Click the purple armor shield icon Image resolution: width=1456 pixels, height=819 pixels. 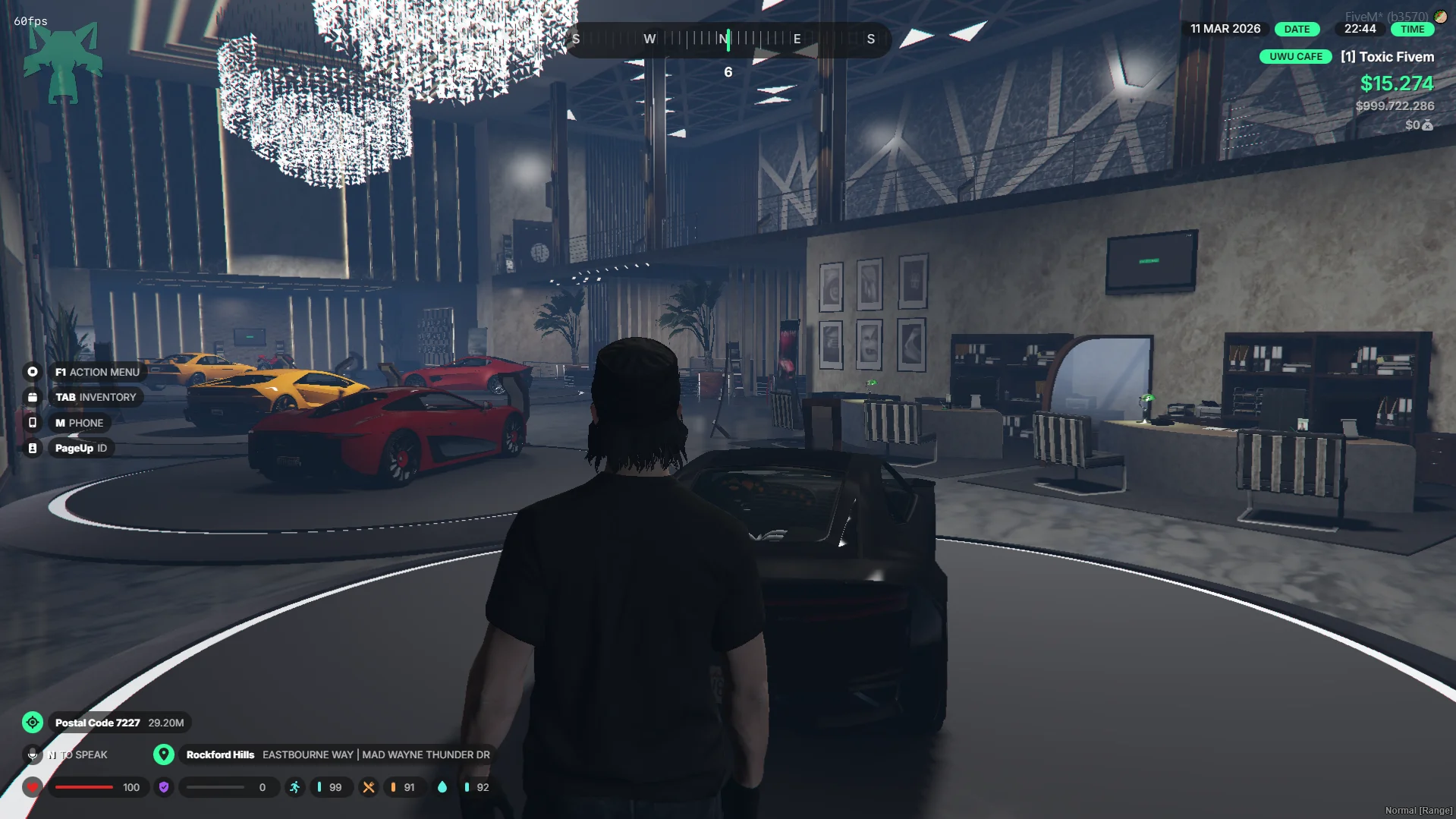coord(164,787)
